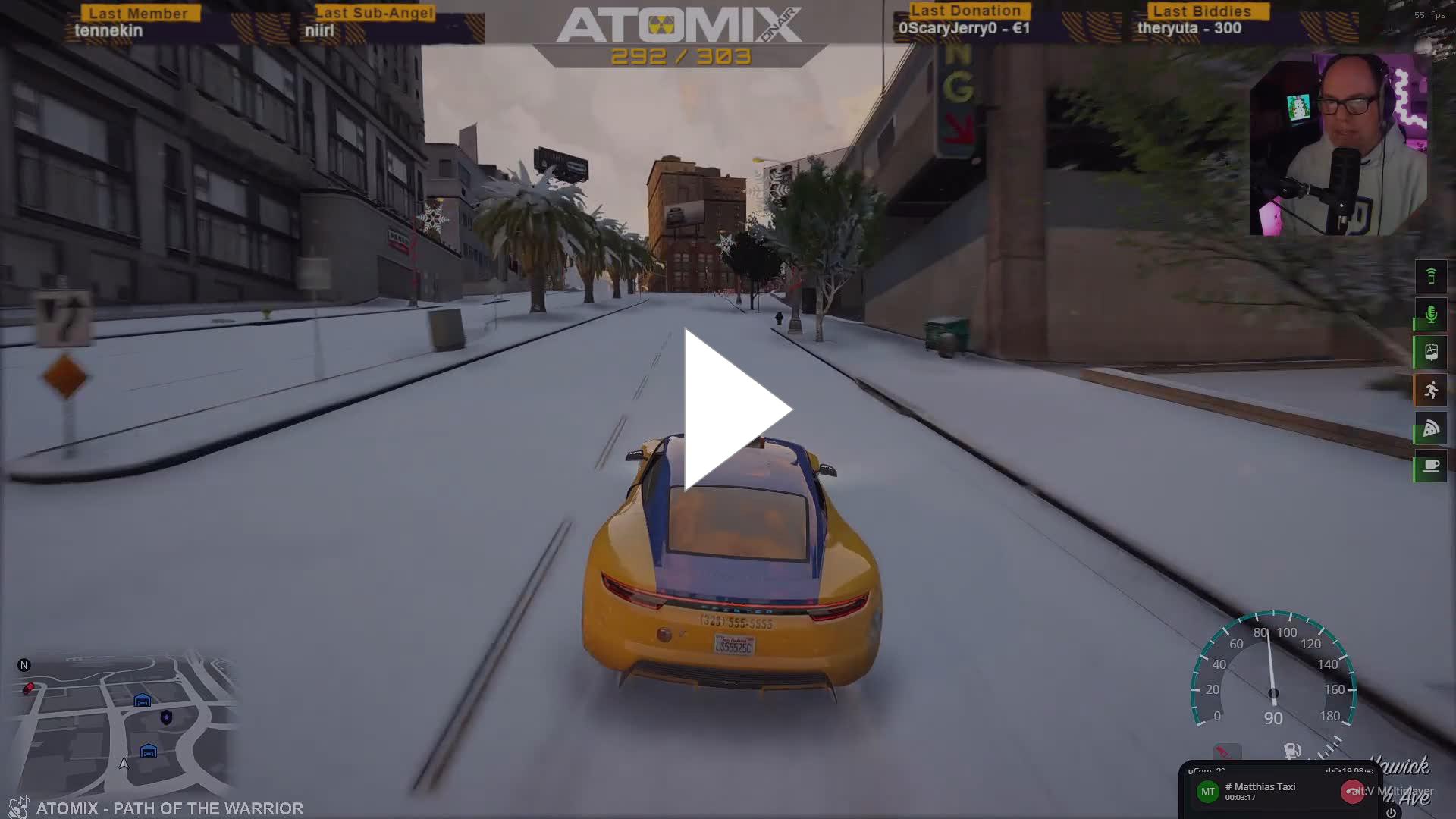Click the red vehicle marker on the minimap
The image size is (1456, 819).
coord(28,688)
